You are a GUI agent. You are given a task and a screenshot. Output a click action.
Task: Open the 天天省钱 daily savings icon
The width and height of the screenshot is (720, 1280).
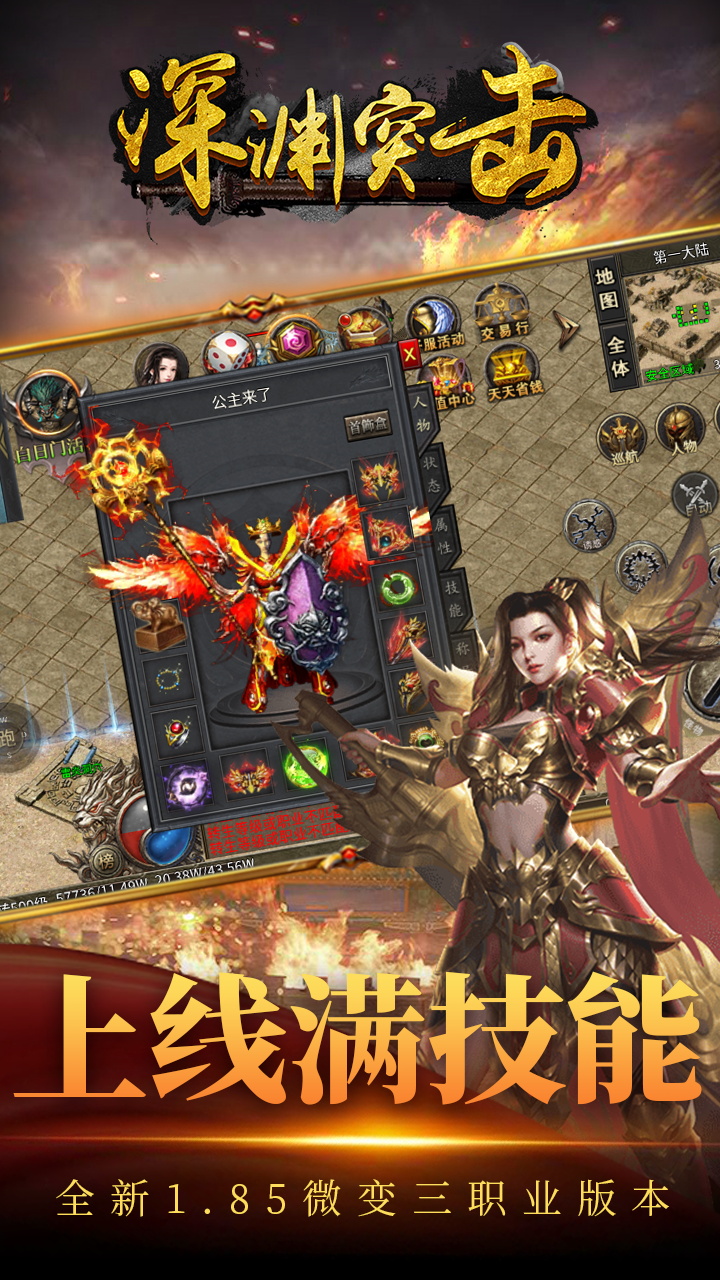pyautogui.click(x=513, y=375)
